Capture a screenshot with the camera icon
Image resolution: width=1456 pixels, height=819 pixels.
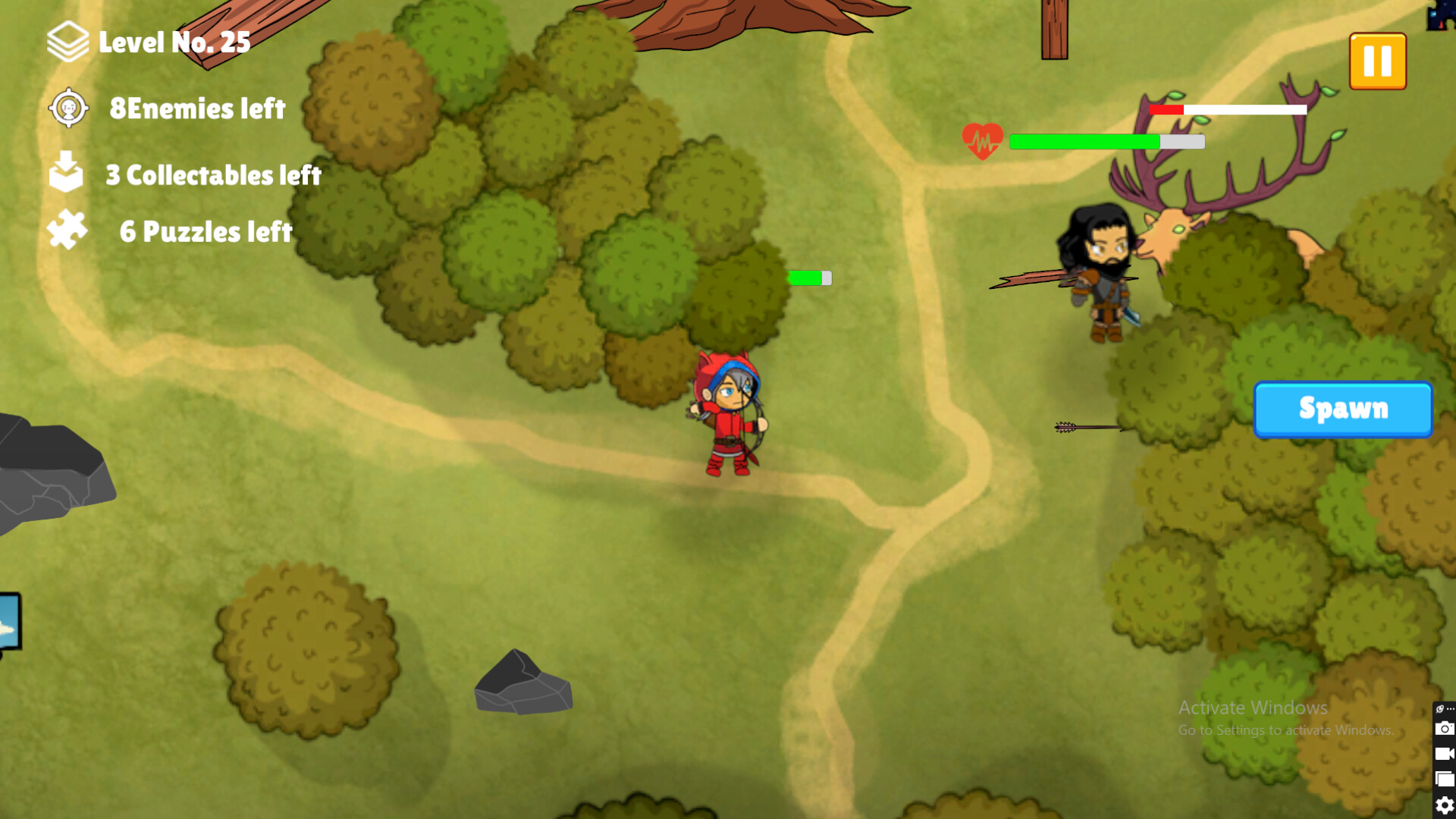click(x=1445, y=728)
